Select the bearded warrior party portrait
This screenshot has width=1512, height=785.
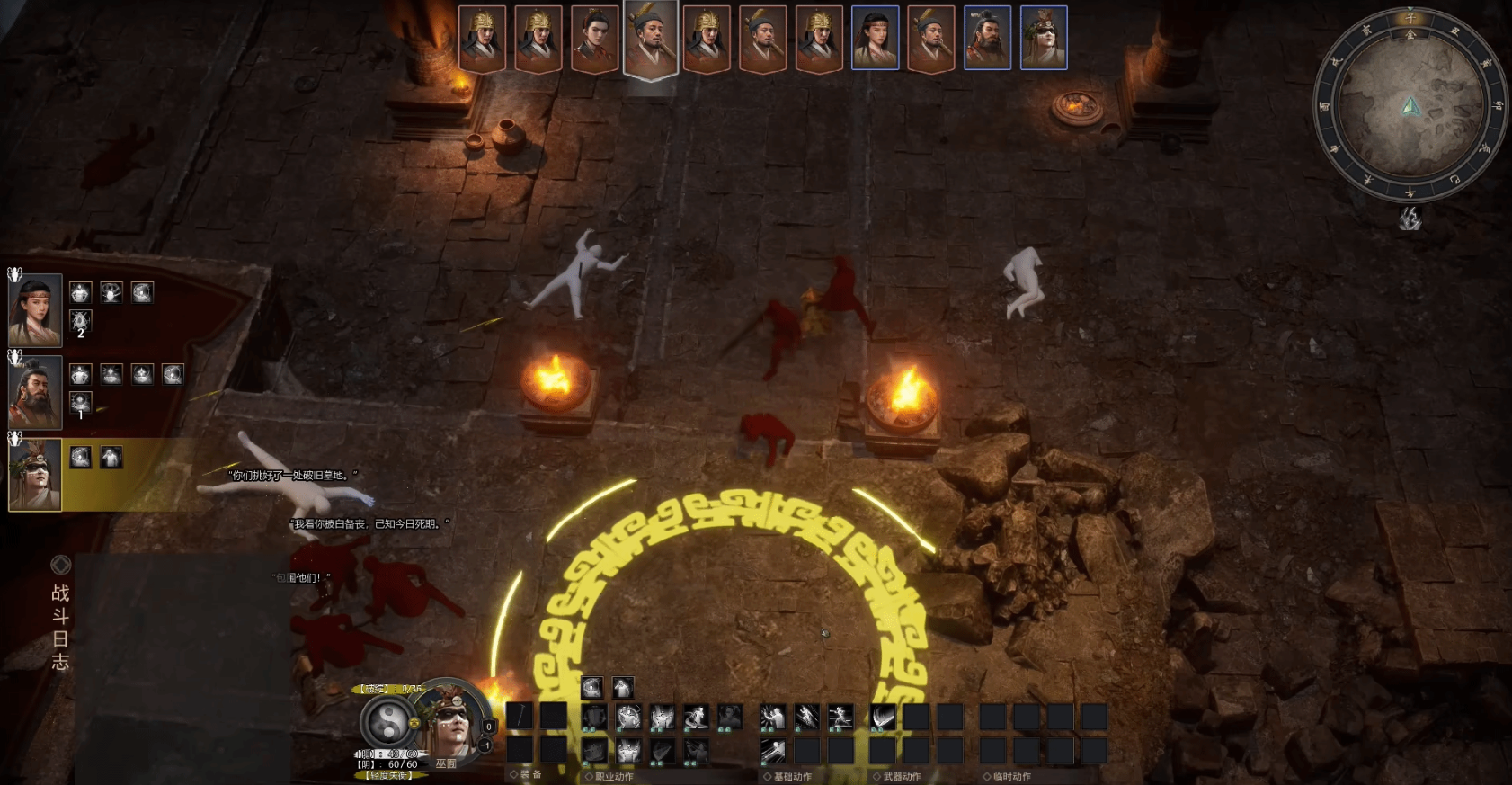[35, 393]
